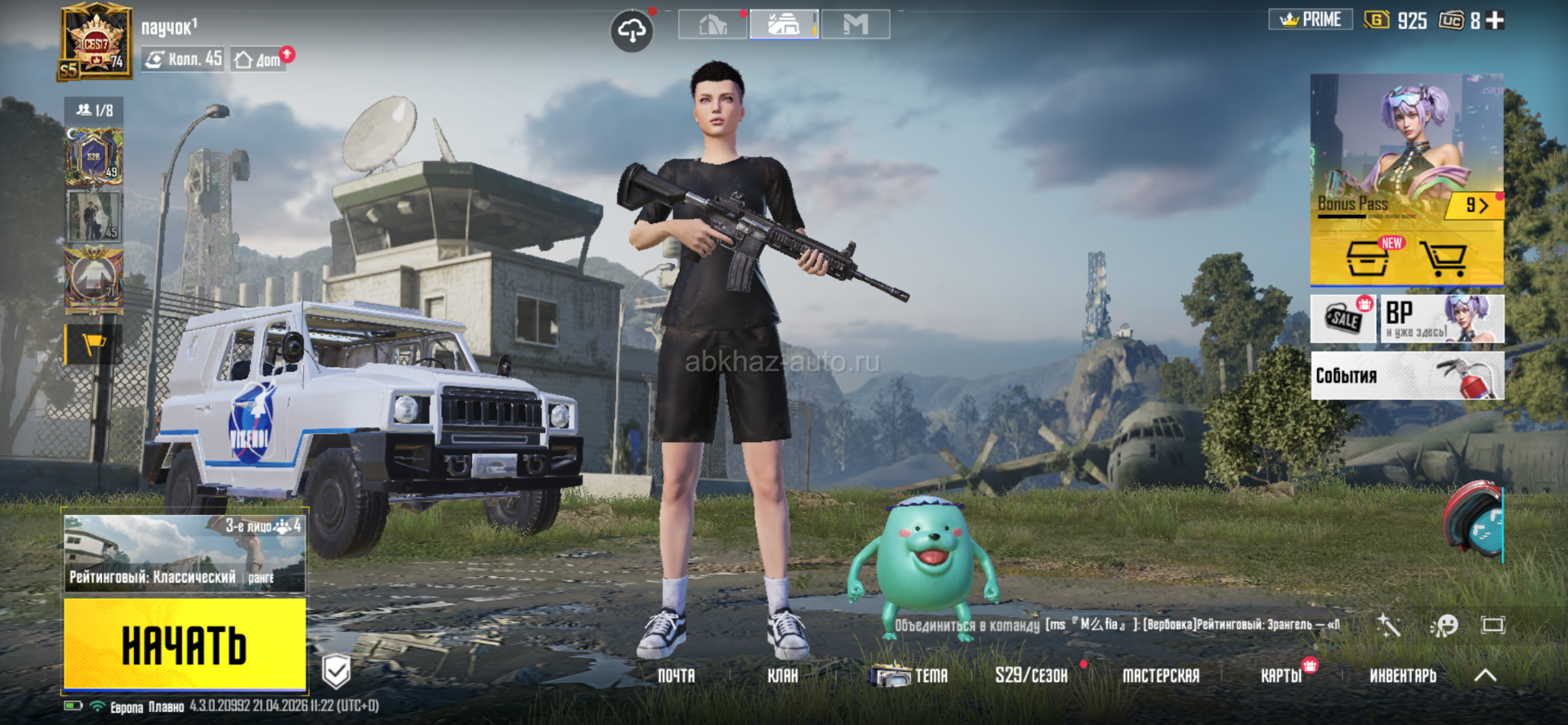Open the Рейтинговый: Классический mode selector
Image resolution: width=1568 pixels, height=725 pixels.
(x=185, y=553)
